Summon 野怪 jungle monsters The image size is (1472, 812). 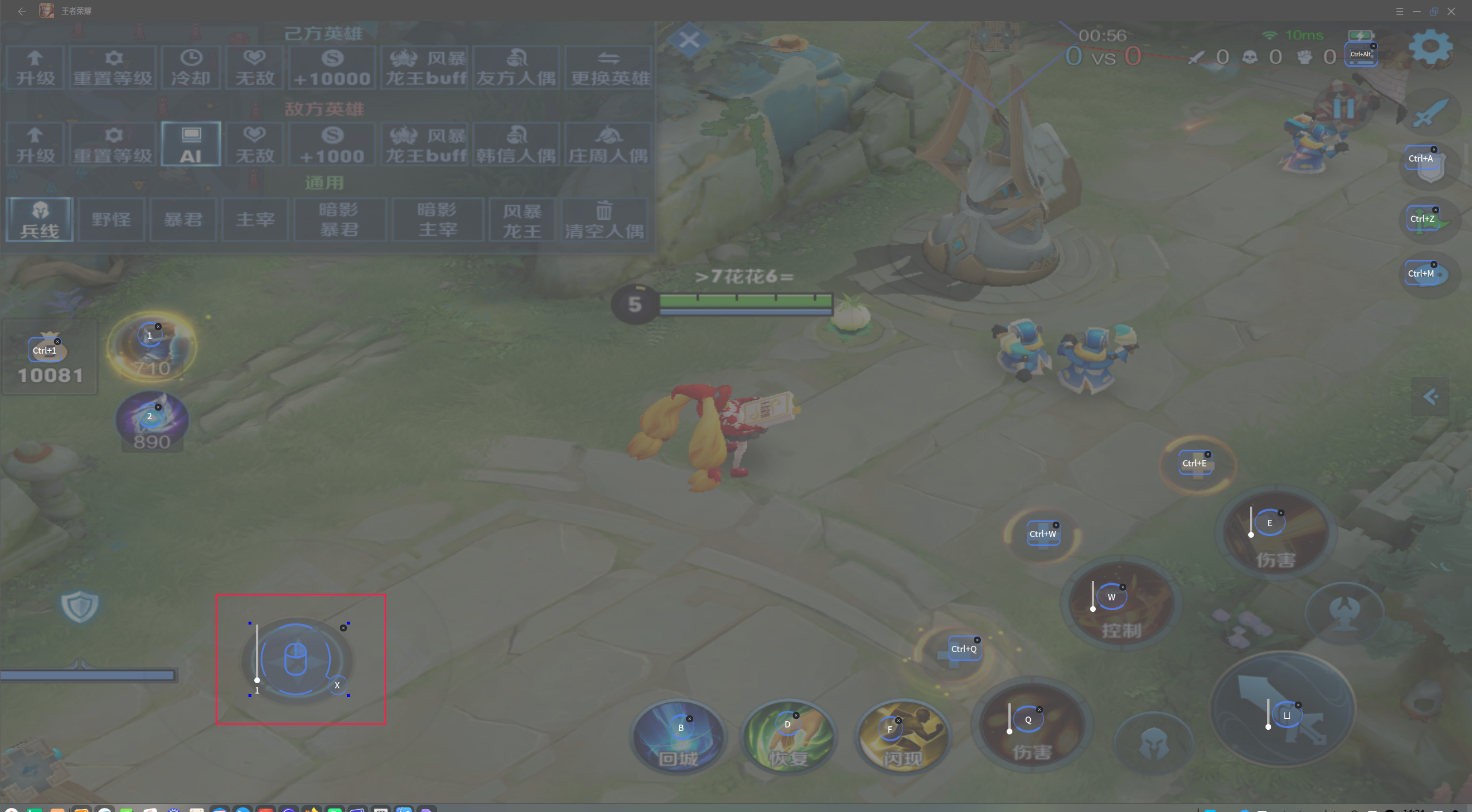pos(112,219)
